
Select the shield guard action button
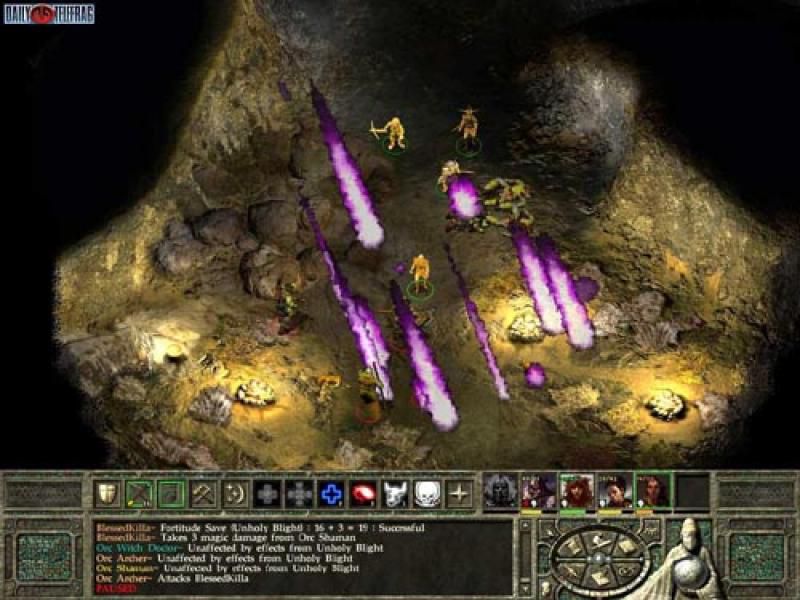(x=107, y=492)
